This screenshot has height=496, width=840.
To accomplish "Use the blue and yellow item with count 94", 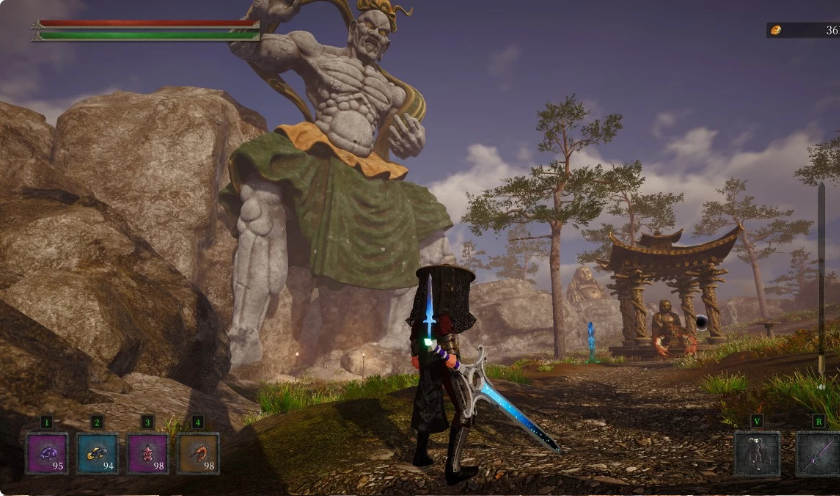I will 97,453.
